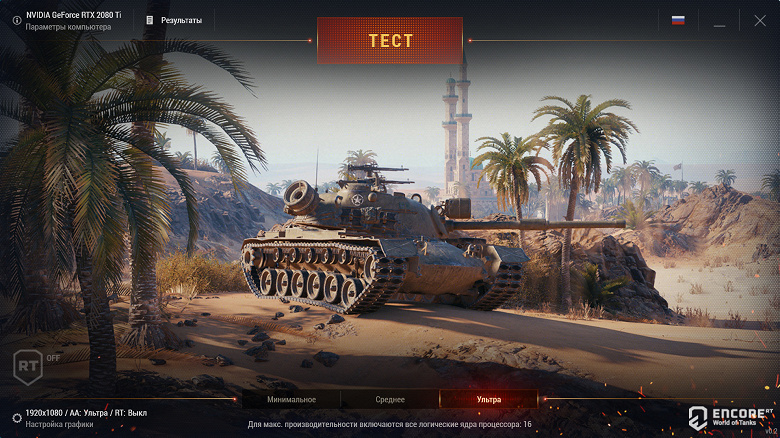780x438 pixels.
Task: Open the Результаты results section
Action: click(174, 20)
